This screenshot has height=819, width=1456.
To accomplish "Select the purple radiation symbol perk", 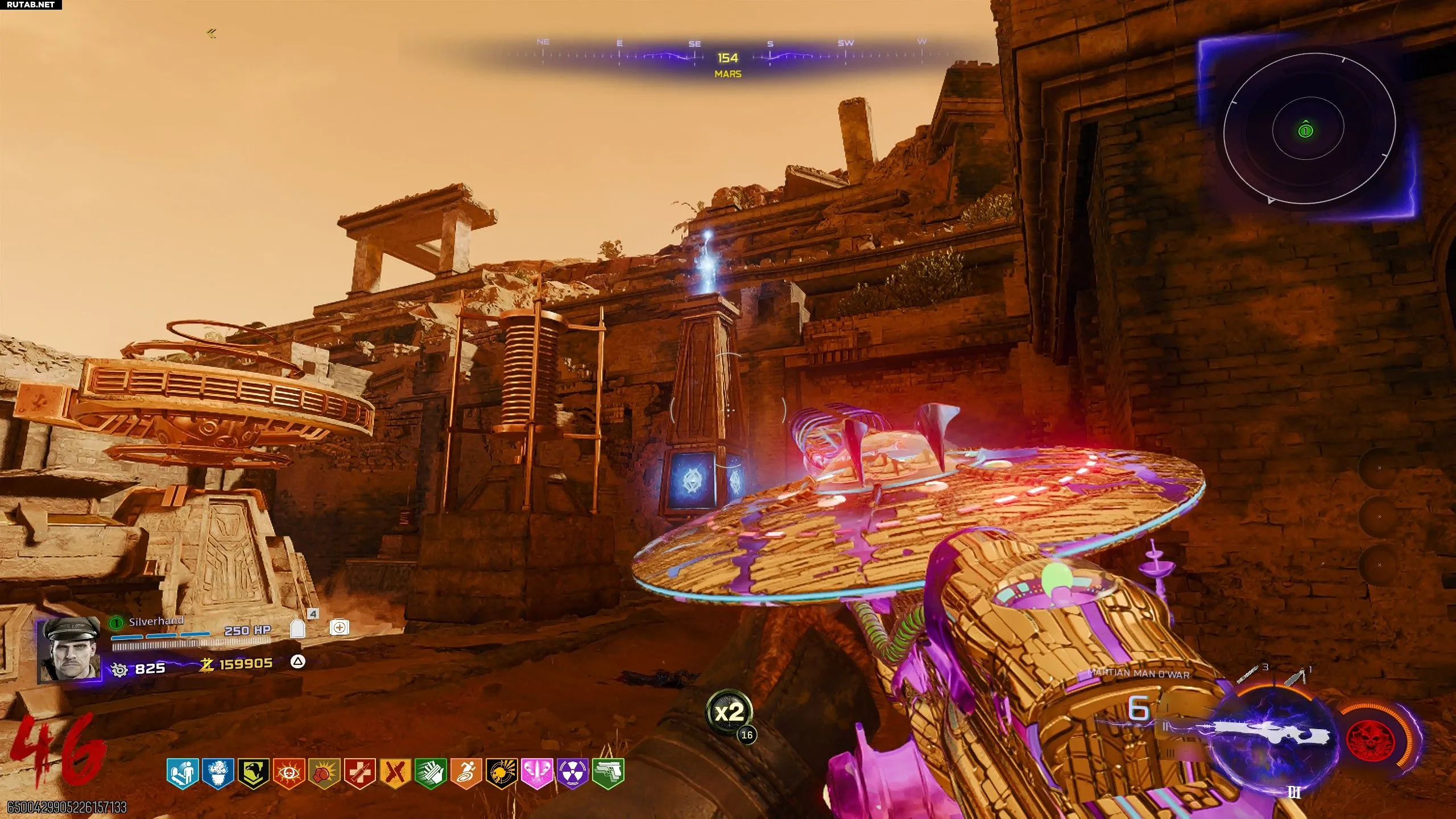I will 573,773.
